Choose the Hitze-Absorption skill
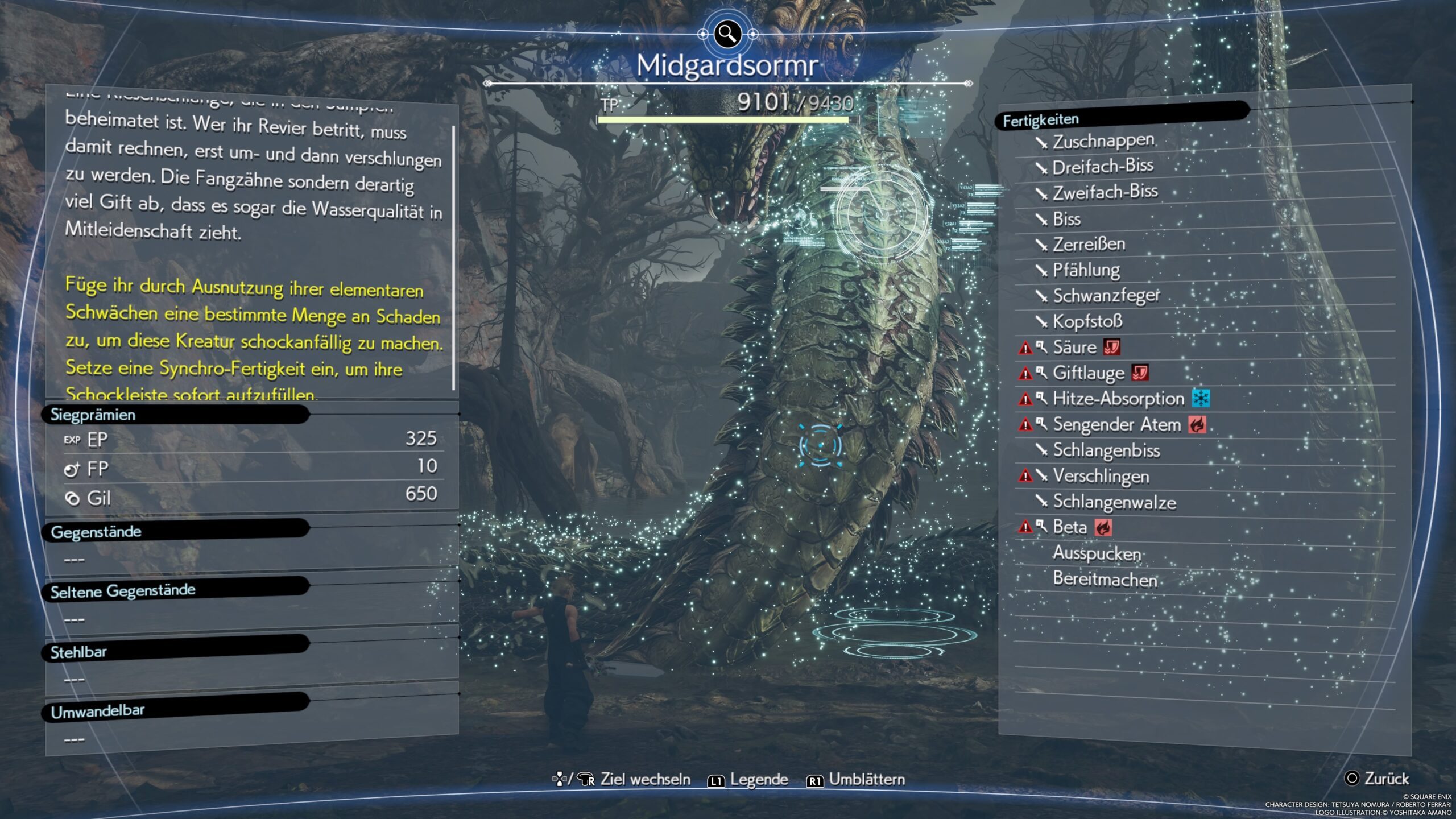The height and width of the screenshot is (819, 1456). [x=1118, y=399]
